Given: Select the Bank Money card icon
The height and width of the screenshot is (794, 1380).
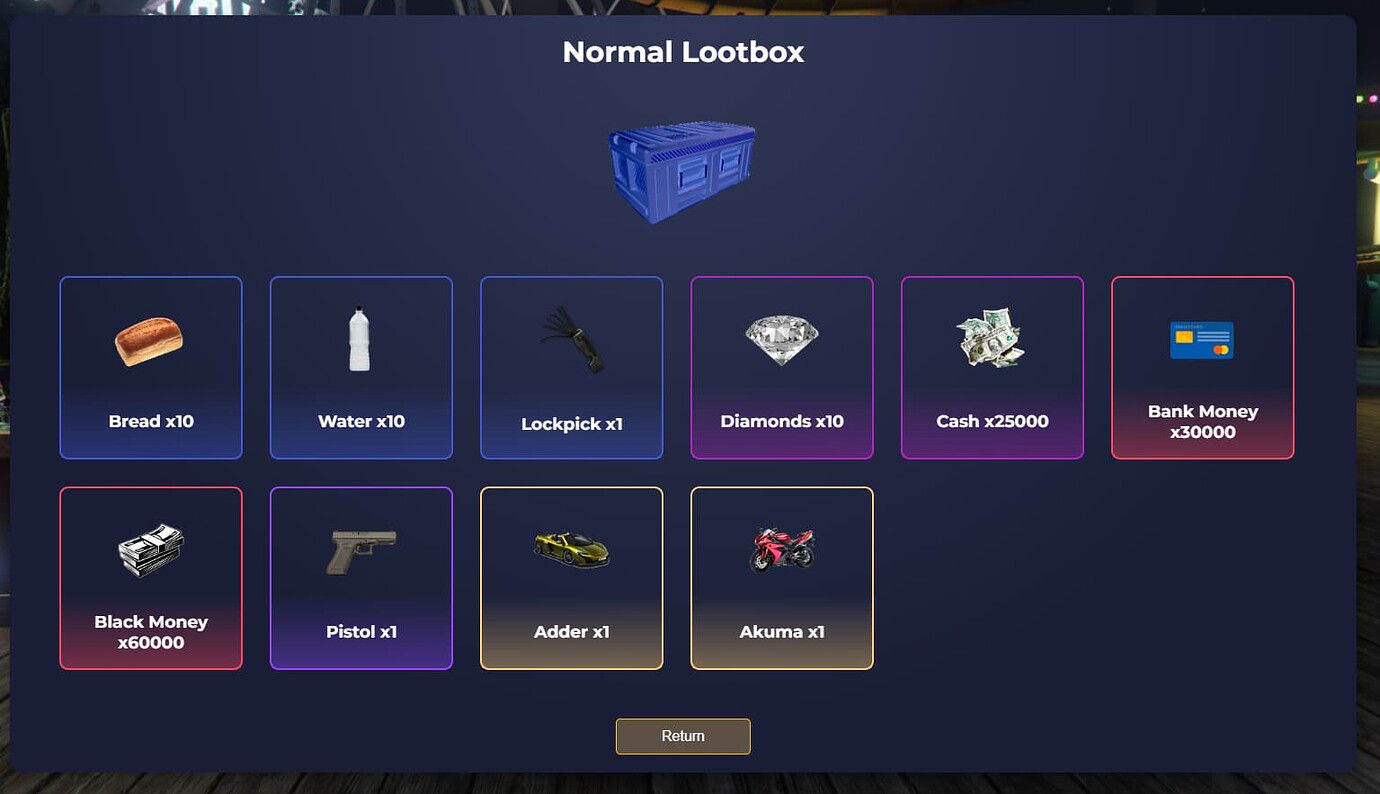Looking at the screenshot, I should [x=1202, y=340].
